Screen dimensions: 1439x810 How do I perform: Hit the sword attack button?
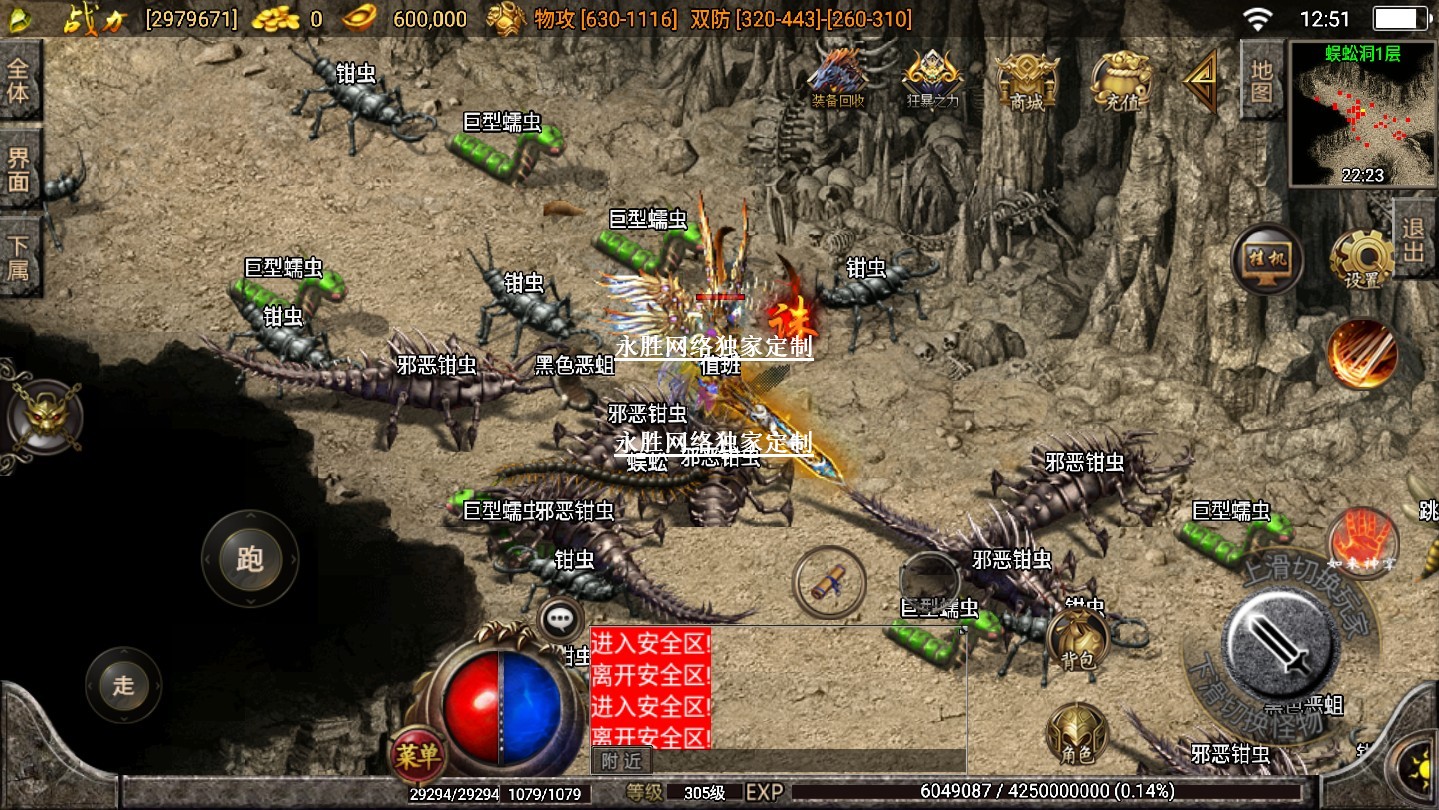[x=1283, y=638]
